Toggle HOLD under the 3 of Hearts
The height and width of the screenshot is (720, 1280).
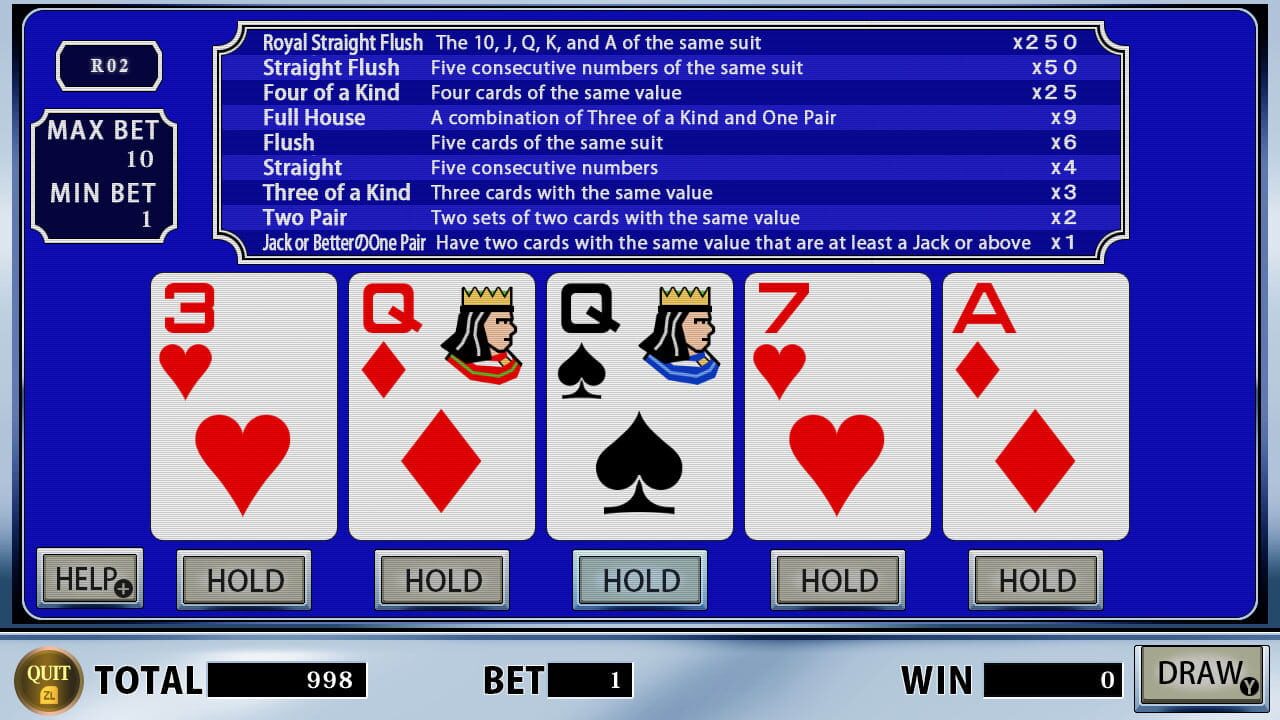pyautogui.click(x=242, y=580)
